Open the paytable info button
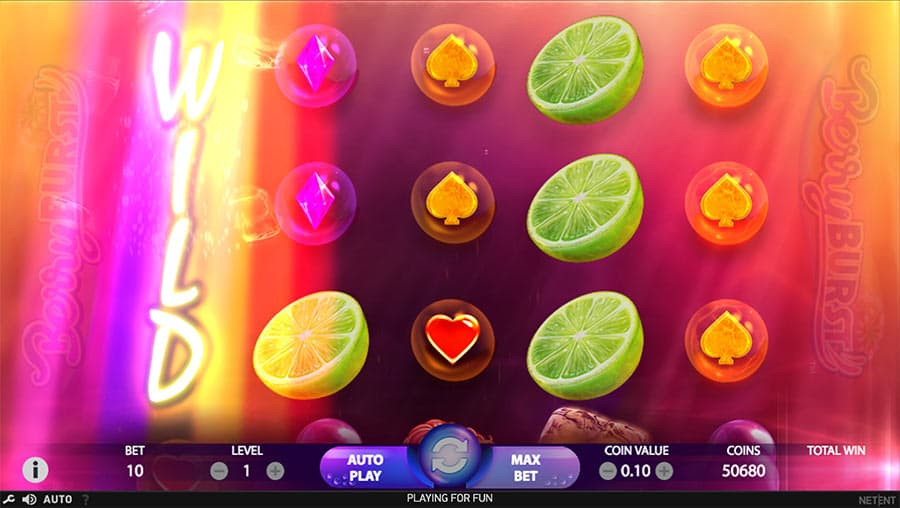The height and width of the screenshot is (508, 900). [35, 469]
